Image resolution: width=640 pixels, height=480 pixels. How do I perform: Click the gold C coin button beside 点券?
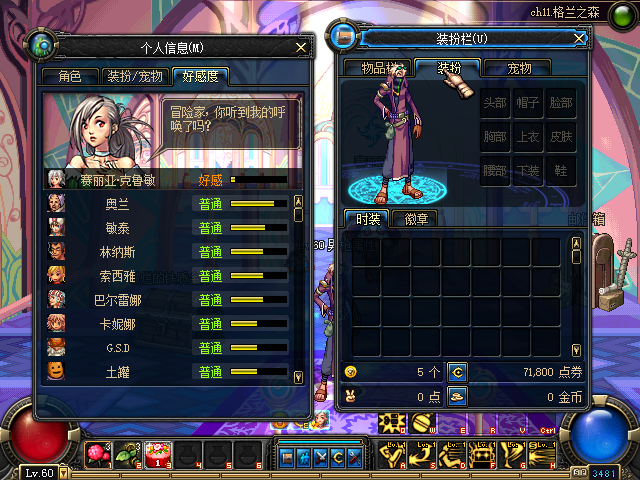pos(456,371)
